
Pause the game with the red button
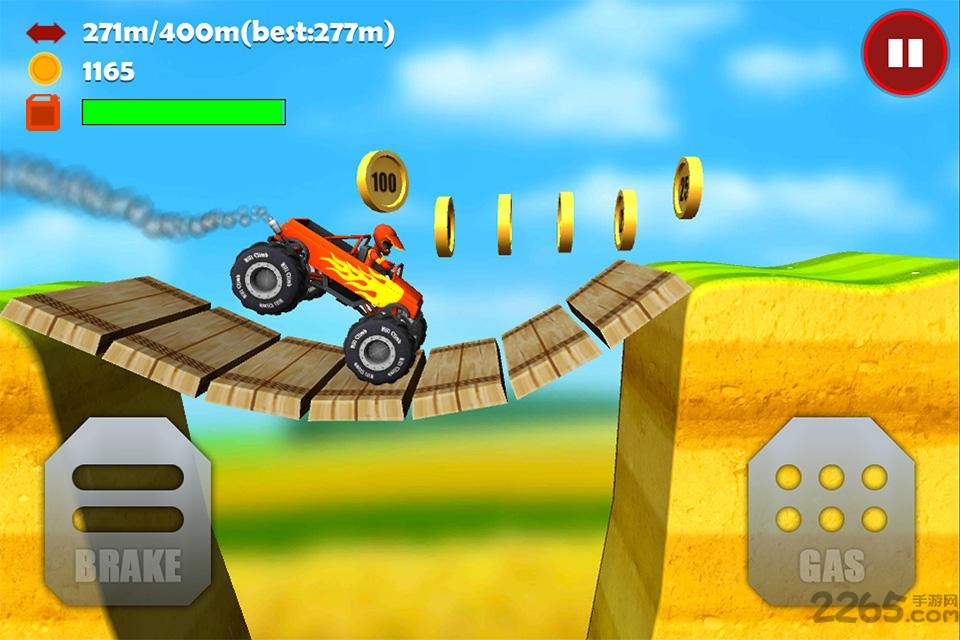click(905, 53)
